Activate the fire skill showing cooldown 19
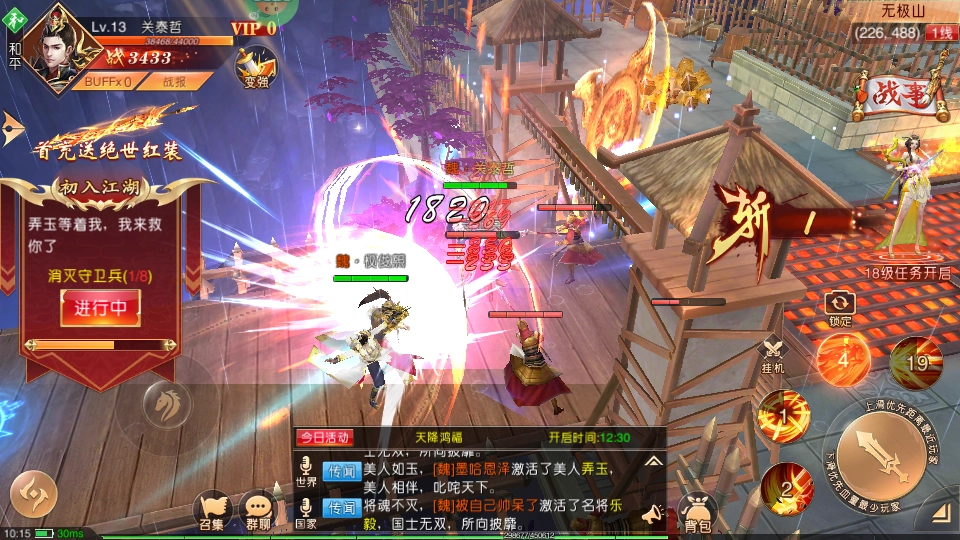 click(916, 361)
